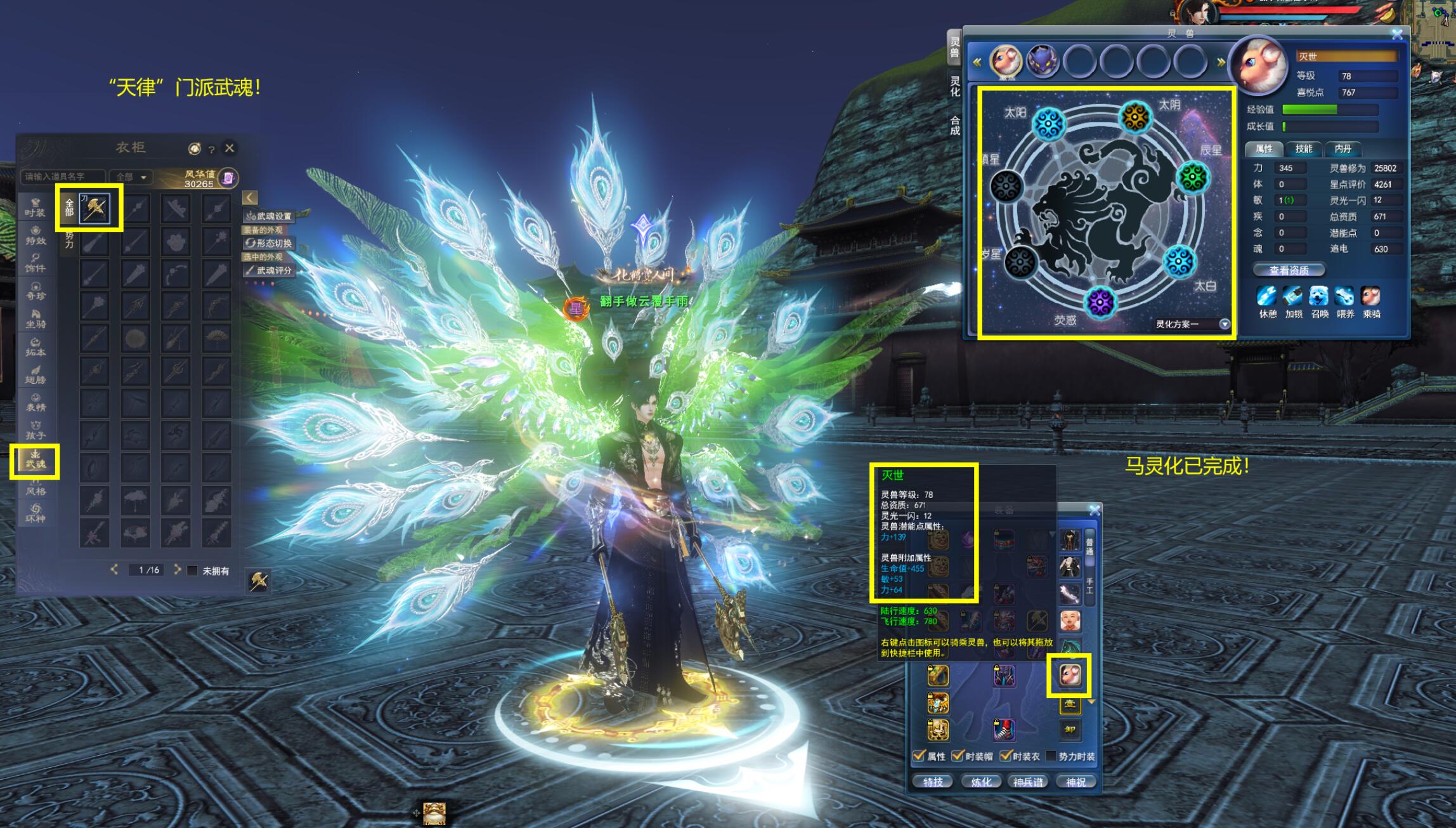Toggle the 未拥有 not-owned checkbox
Image resolution: width=1456 pixels, height=828 pixels.
coord(193,570)
